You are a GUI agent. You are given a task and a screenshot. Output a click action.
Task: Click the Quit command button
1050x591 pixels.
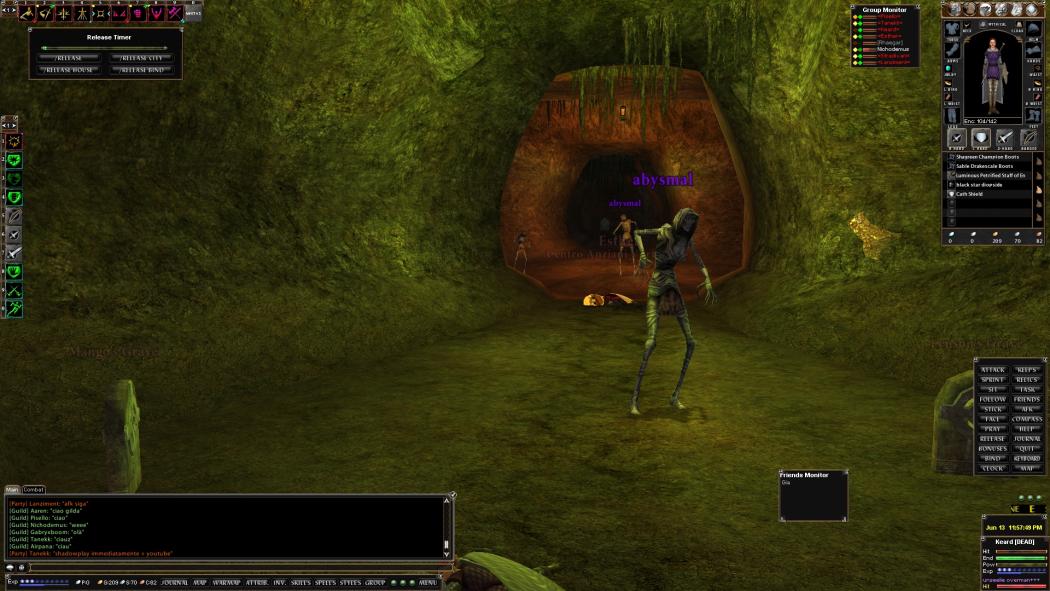pos(1027,448)
